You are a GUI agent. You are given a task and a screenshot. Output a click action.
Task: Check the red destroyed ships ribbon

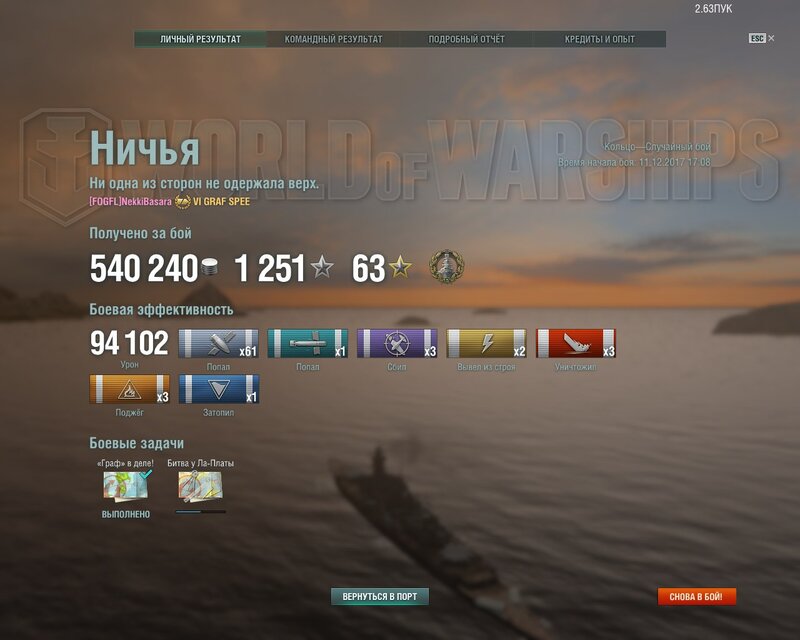[x=576, y=343]
